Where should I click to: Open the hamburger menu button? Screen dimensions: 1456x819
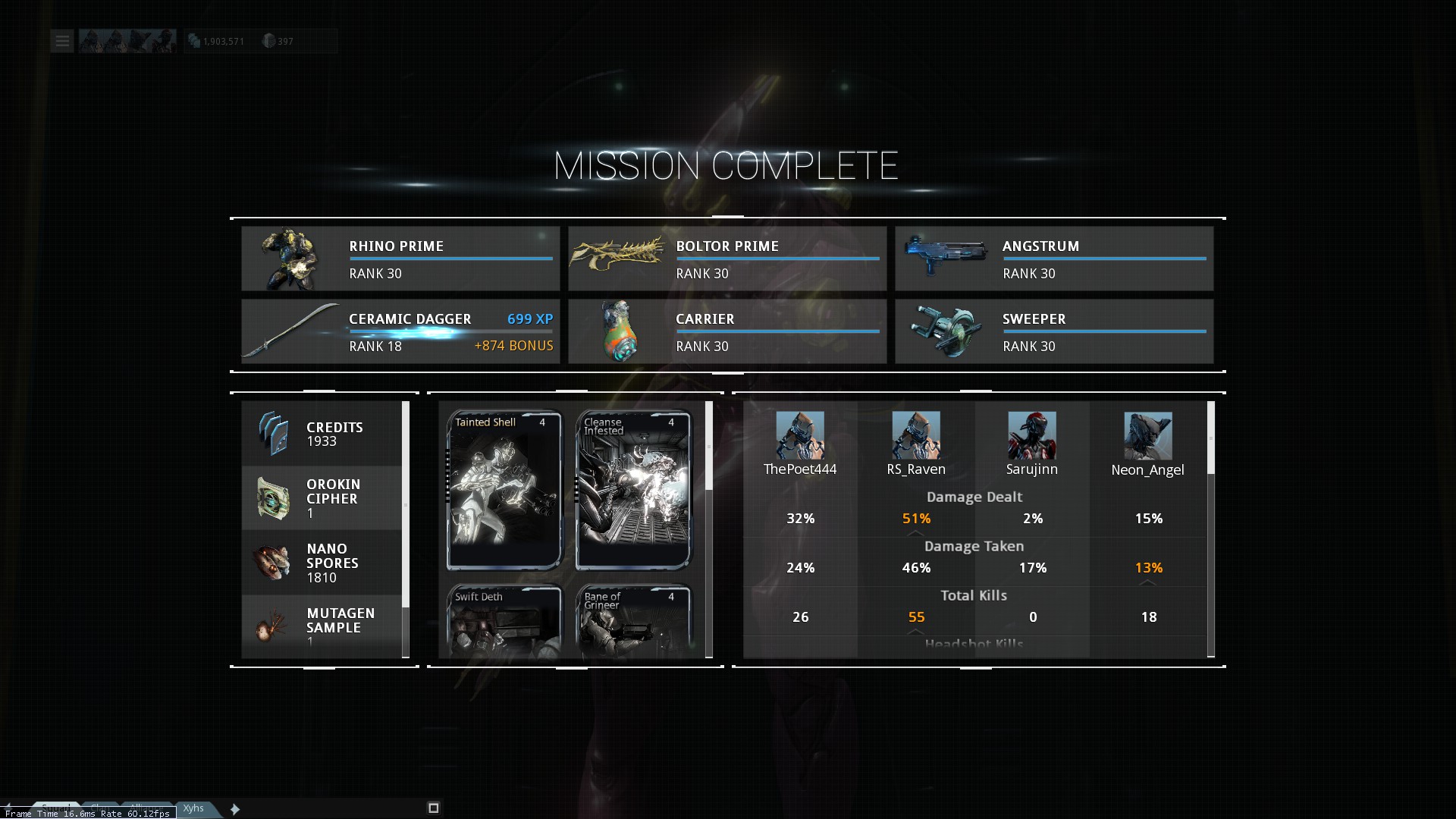pos(62,41)
